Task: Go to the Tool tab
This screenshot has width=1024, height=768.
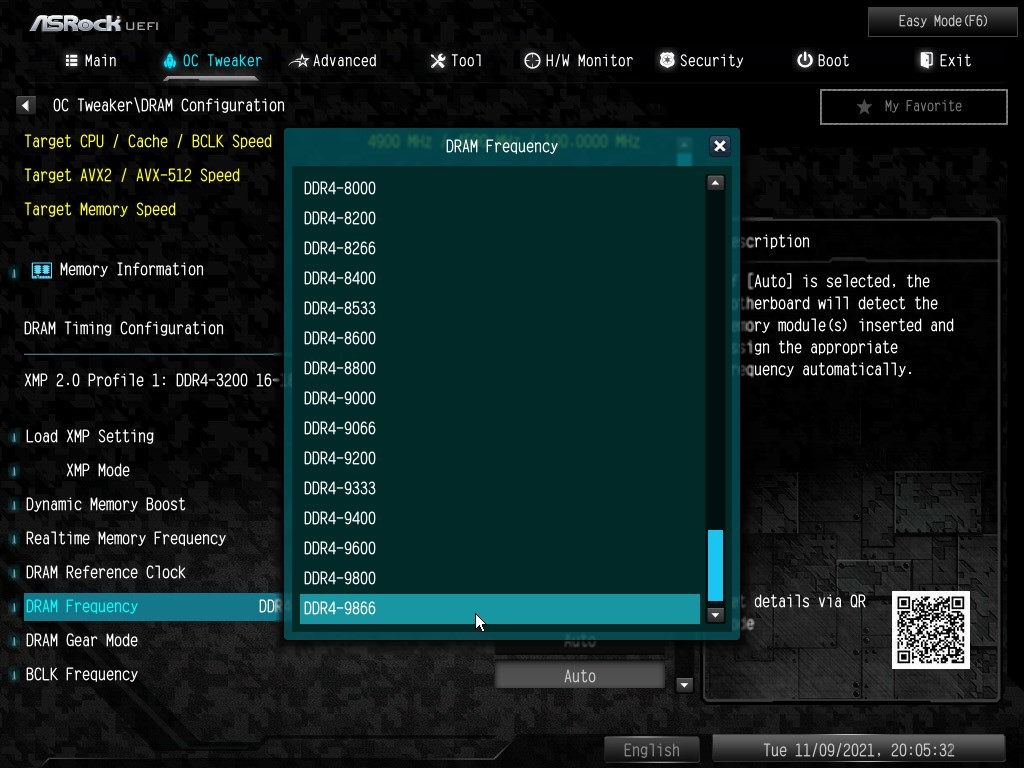Action: click(x=456, y=61)
